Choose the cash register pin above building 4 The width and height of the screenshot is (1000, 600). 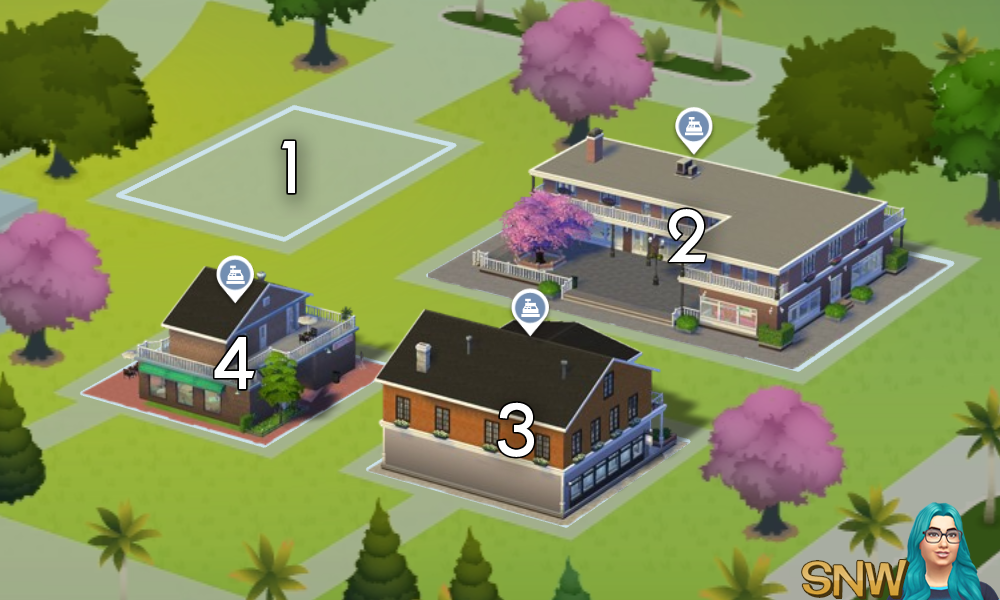(234, 275)
